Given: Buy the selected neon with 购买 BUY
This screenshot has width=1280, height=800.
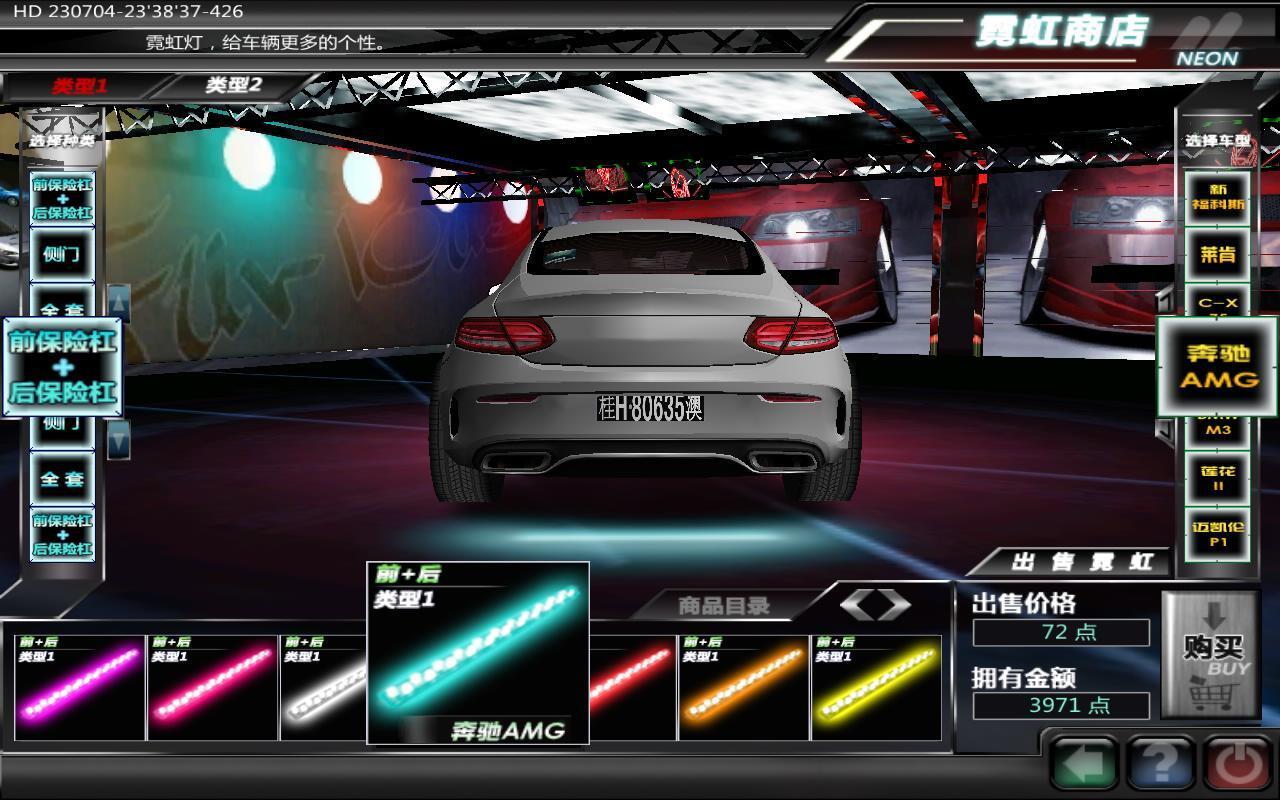Looking at the screenshot, I should click(x=1210, y=655).
